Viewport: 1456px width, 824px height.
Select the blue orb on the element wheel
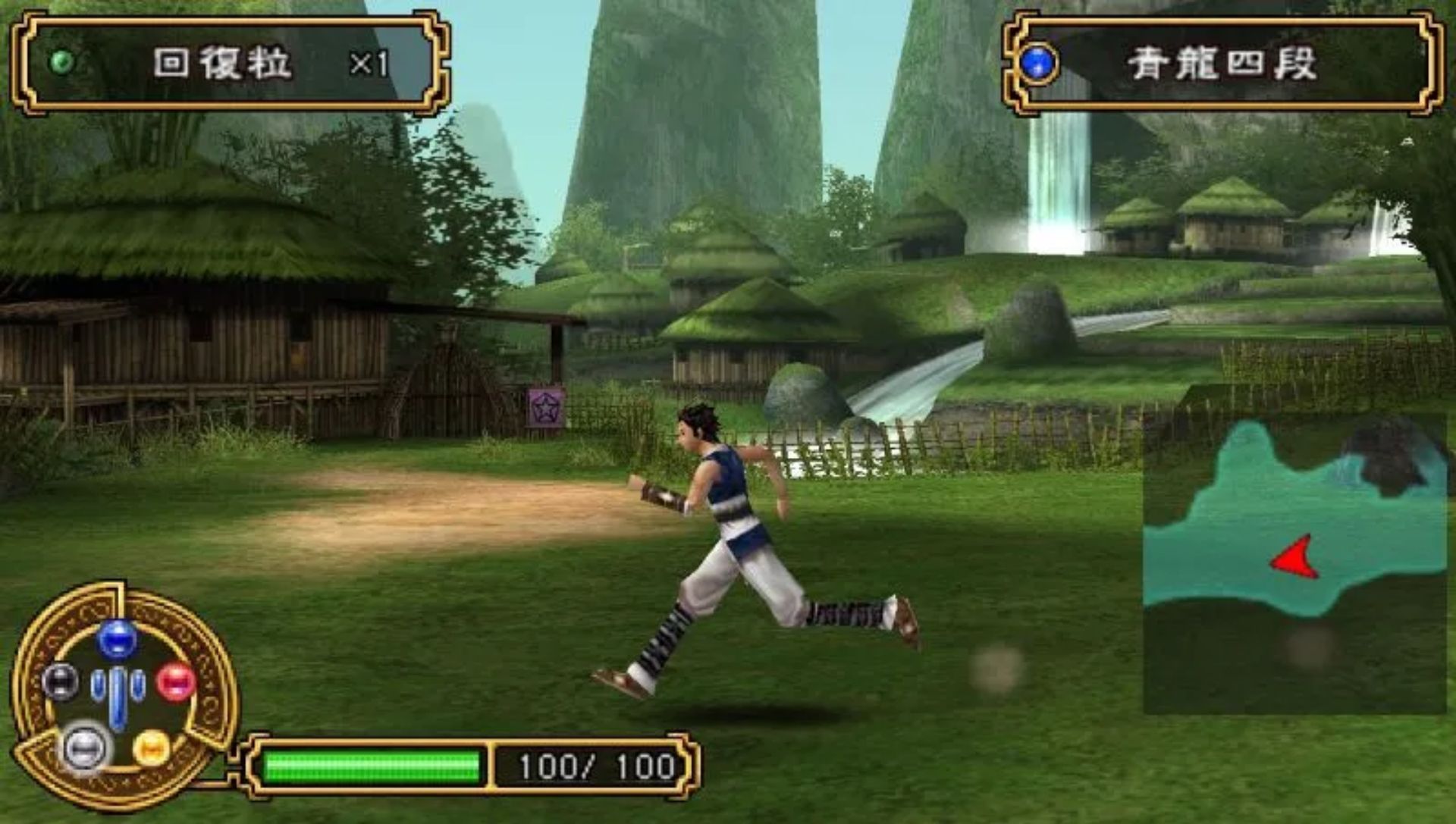click(x=117, y=639)
